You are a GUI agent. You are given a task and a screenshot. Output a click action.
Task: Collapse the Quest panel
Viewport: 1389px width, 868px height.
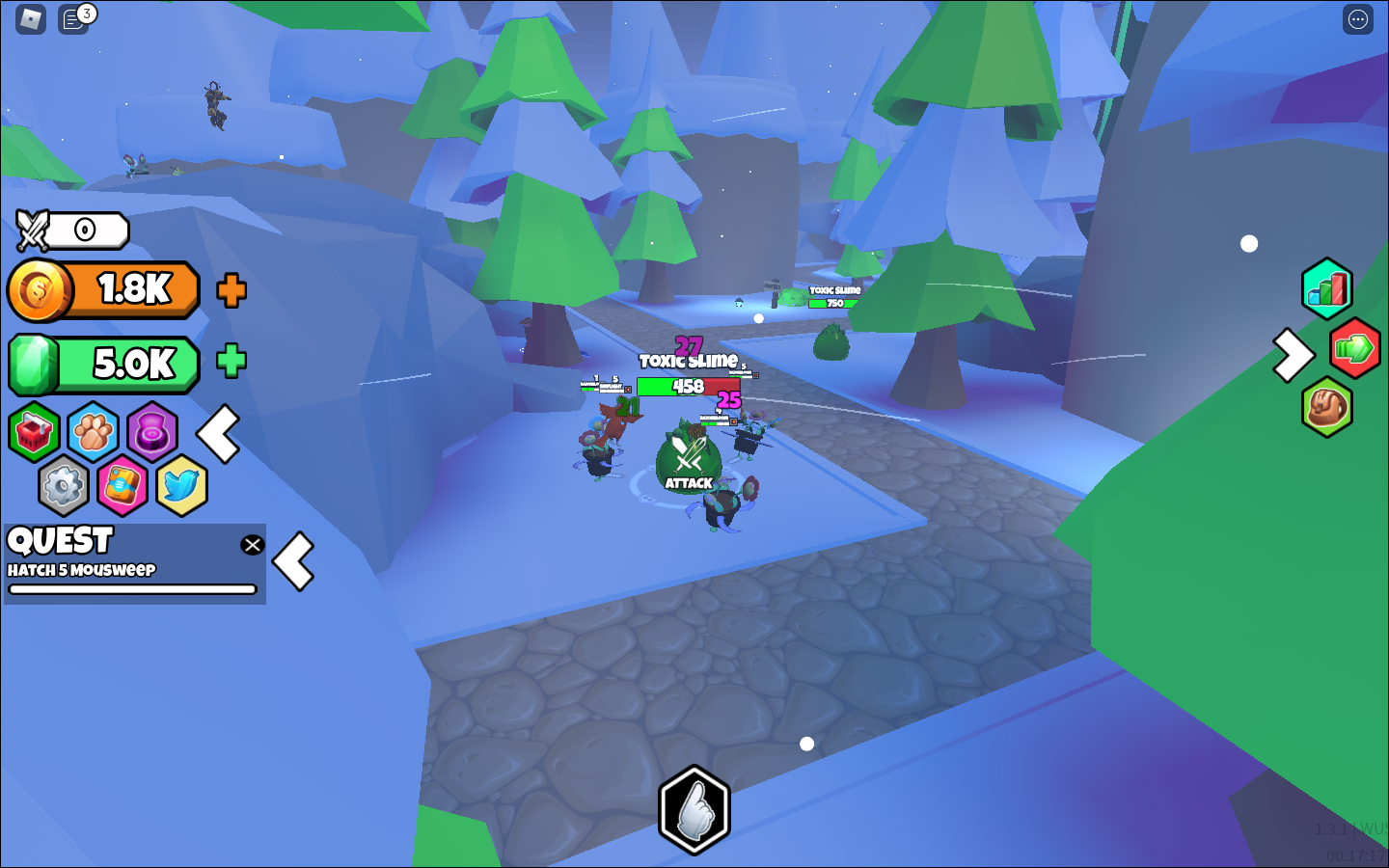[x=294, y=560]
